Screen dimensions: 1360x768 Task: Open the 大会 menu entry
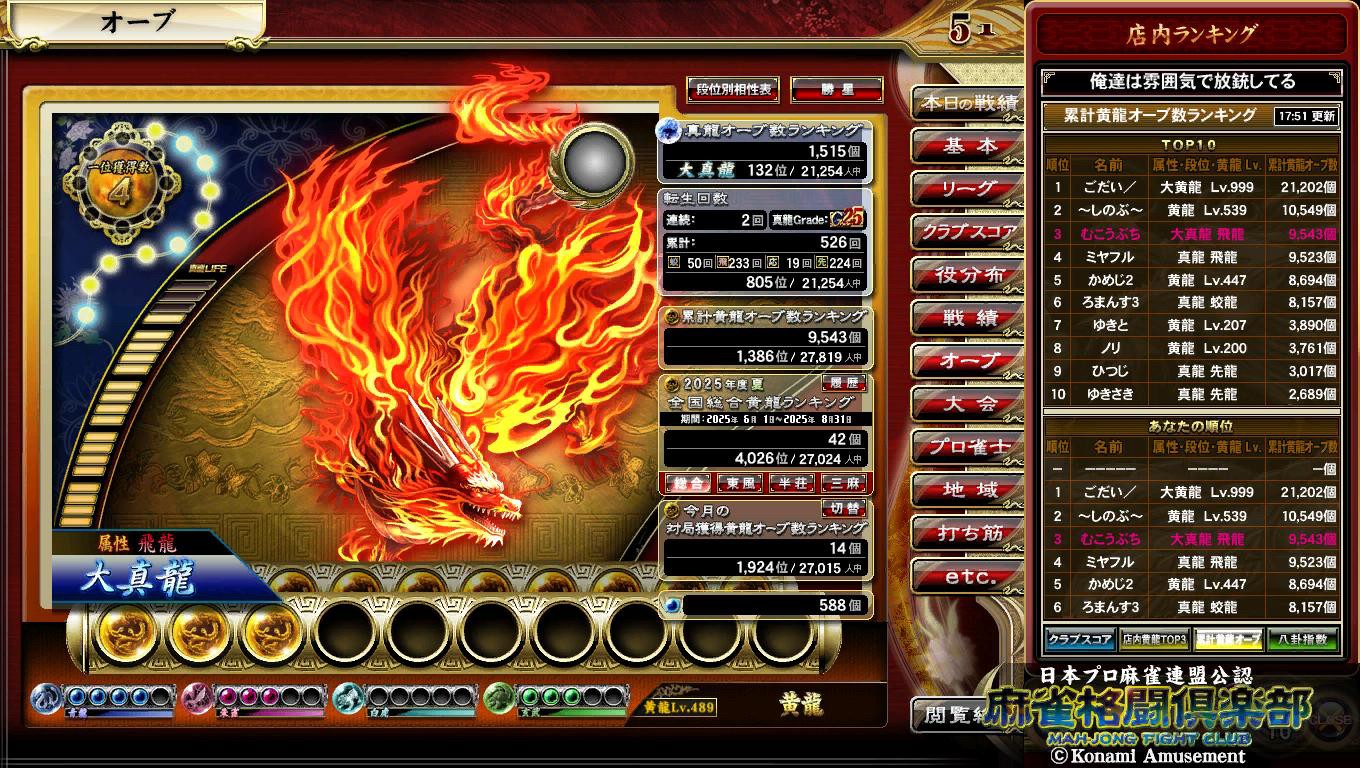[x=967, y=404]
